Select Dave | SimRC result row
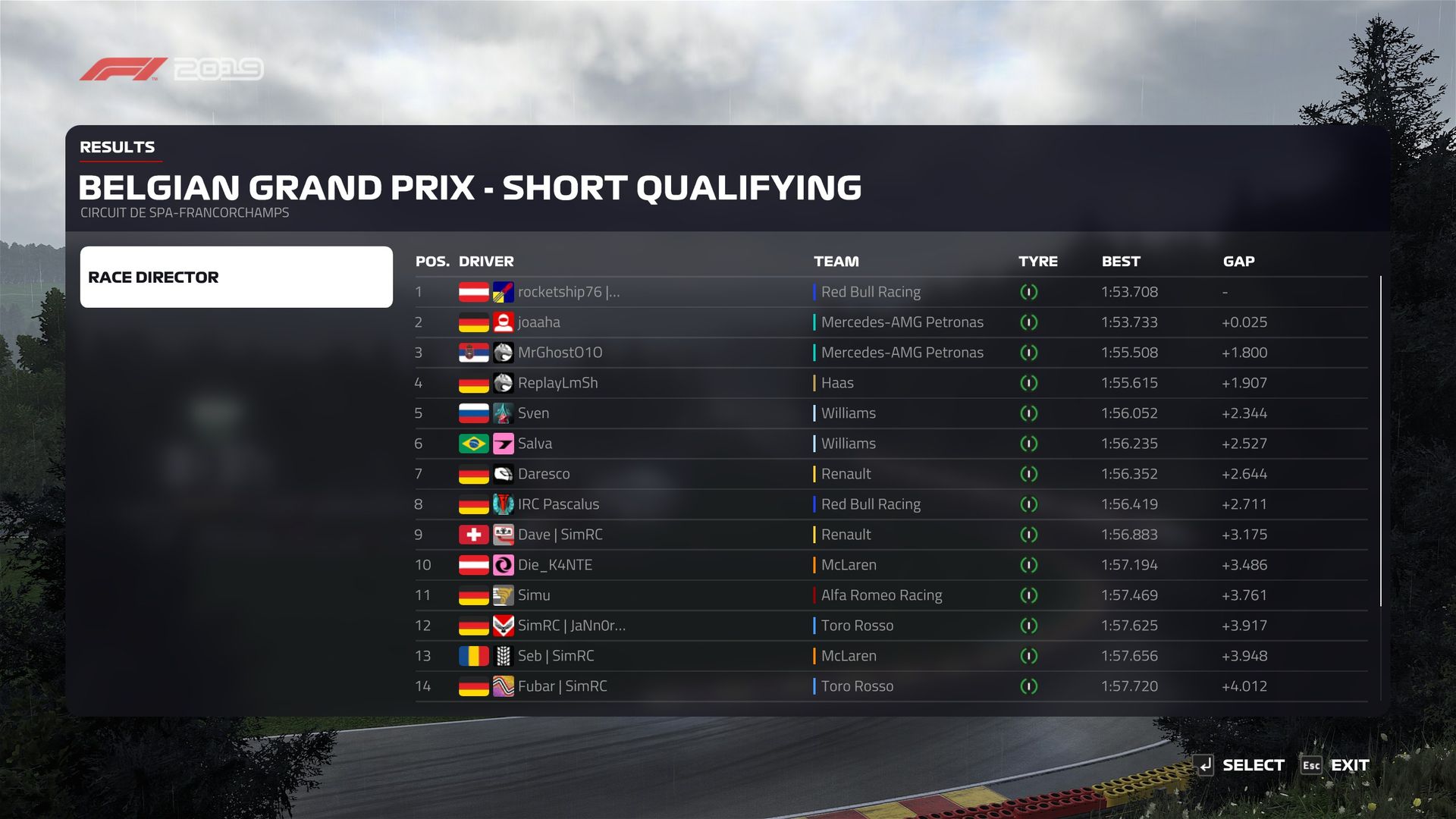Viewport: 1456px width, 819px height. pos(560,535)
